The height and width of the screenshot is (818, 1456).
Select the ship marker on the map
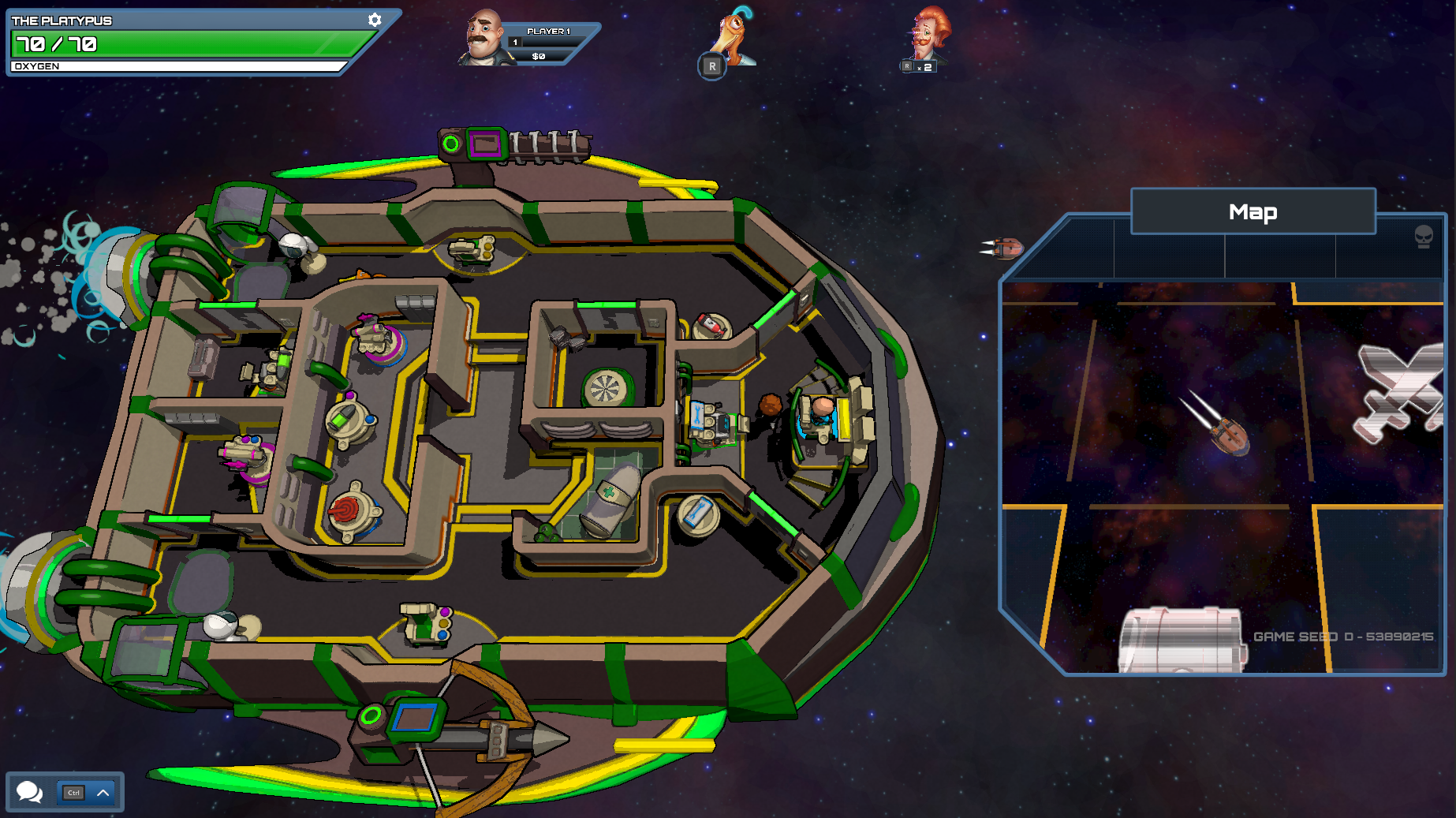click(1229, 434)
